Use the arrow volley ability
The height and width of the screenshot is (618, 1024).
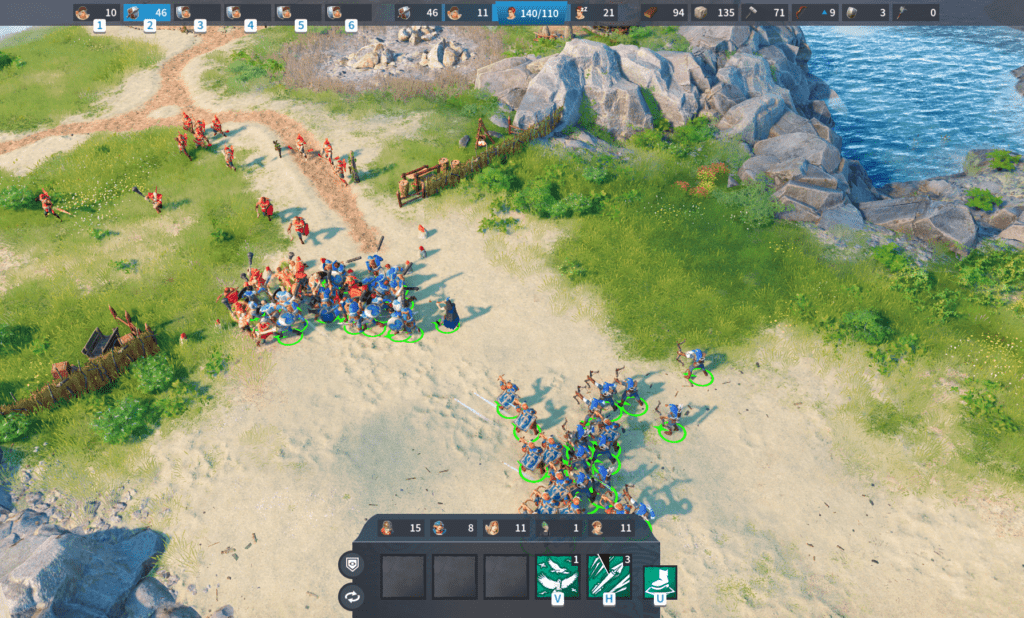coord(609,575)
